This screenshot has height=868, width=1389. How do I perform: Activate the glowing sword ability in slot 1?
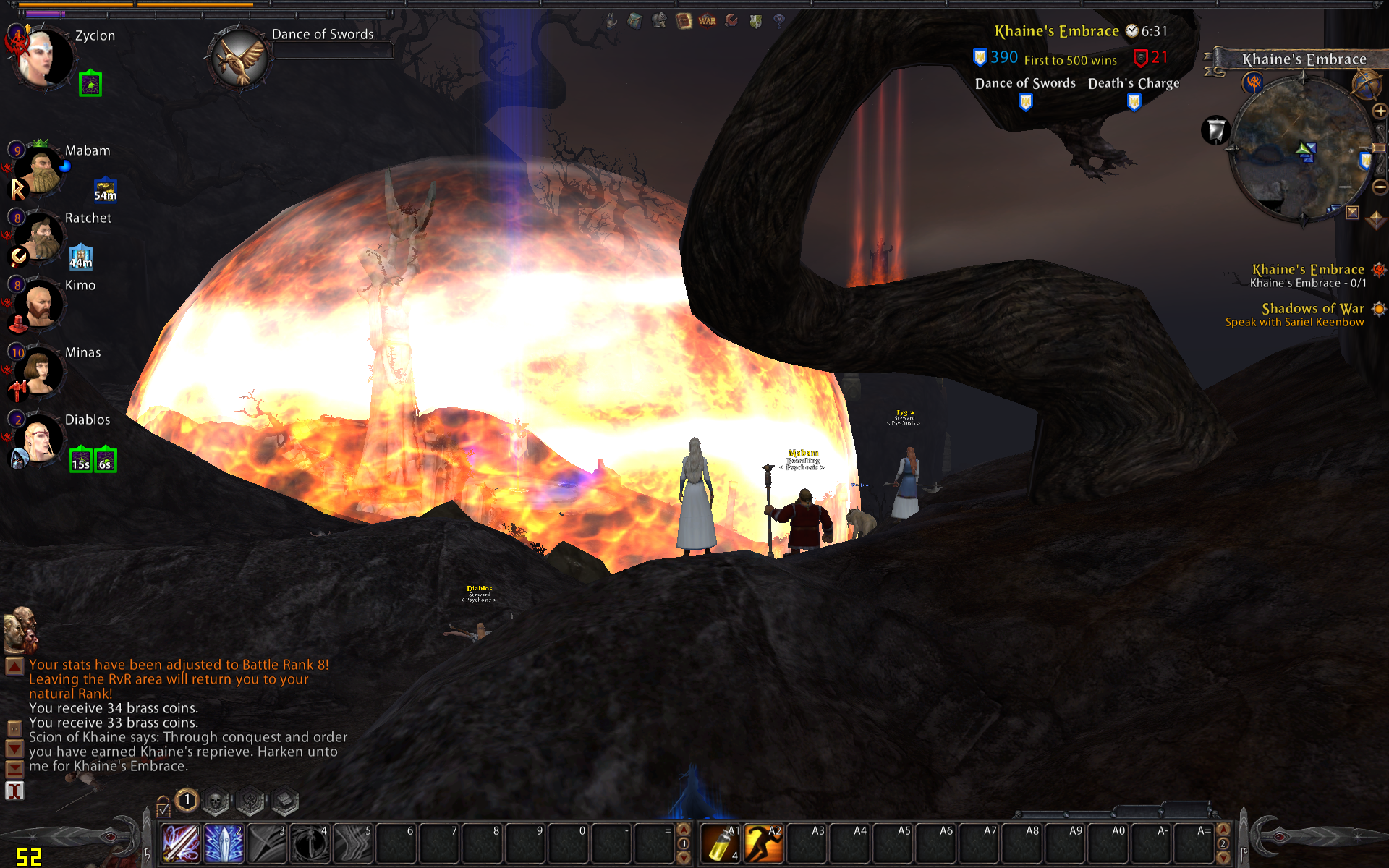point(181,843)
